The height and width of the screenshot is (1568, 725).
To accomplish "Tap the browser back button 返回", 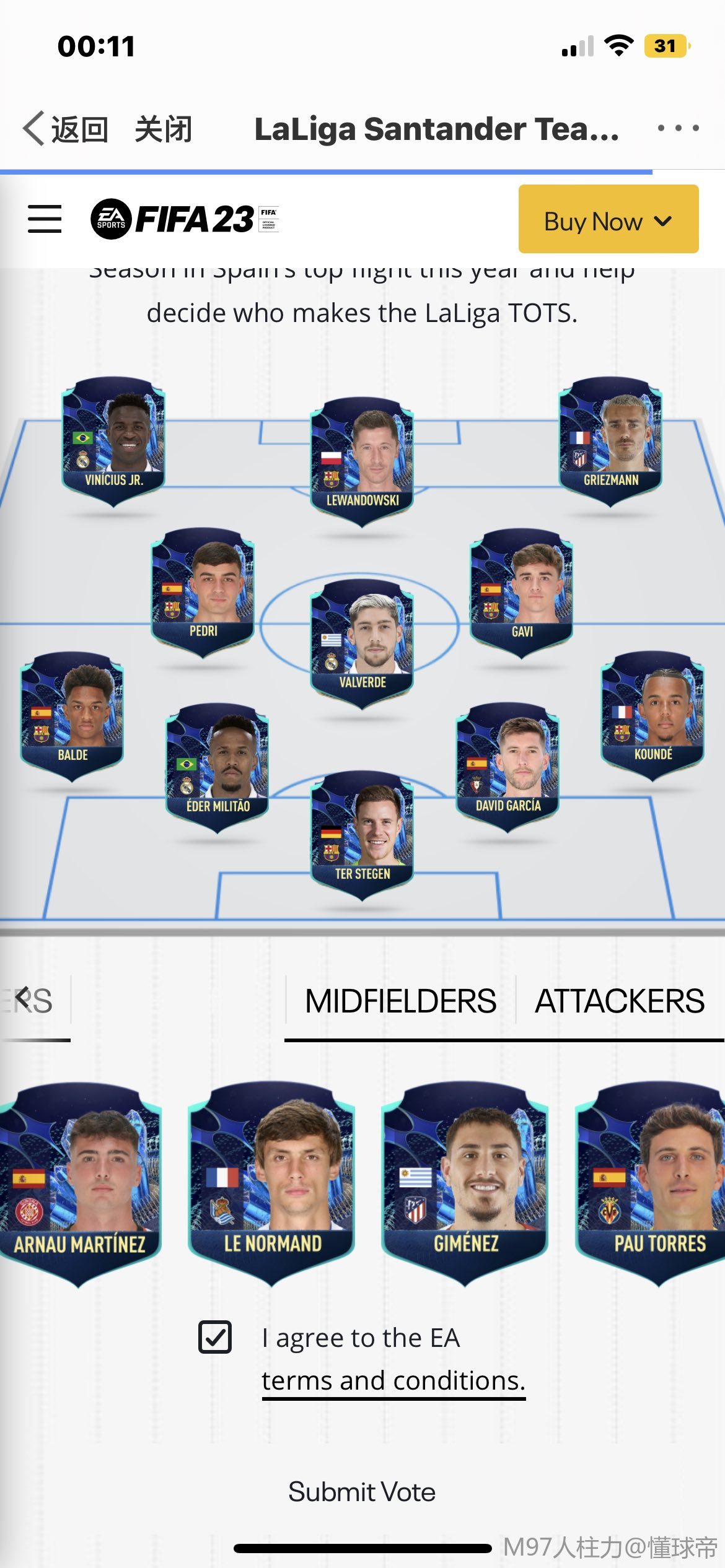I will 65,129.
